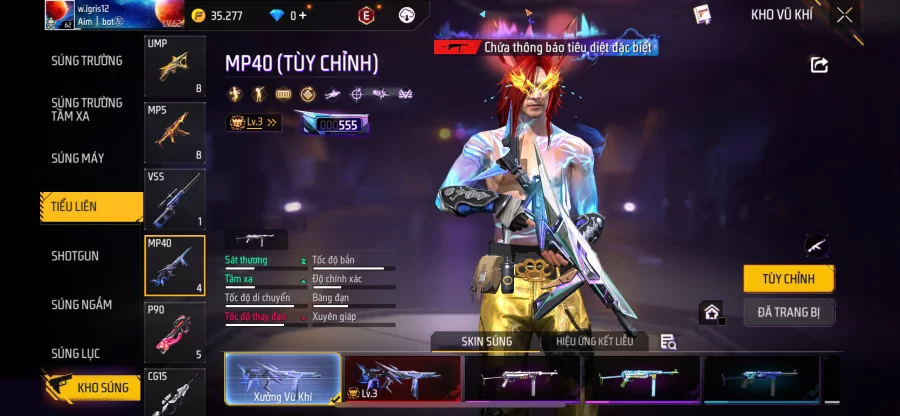Screen dimensions: 900x416
Task: Open the Súng Máy weapon category
Action: (78, 158)
